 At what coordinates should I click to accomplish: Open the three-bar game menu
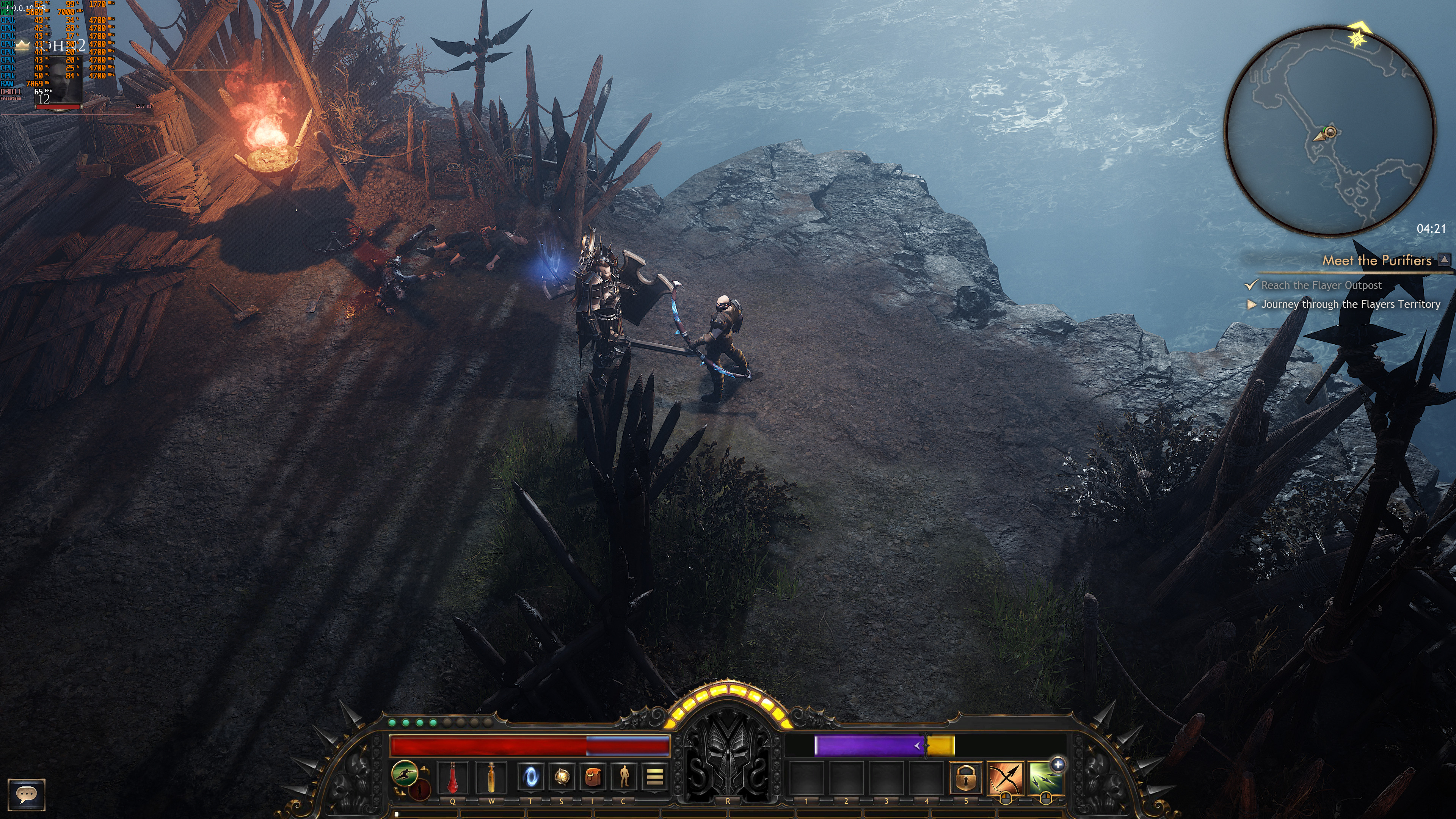(x=654, y=777)
